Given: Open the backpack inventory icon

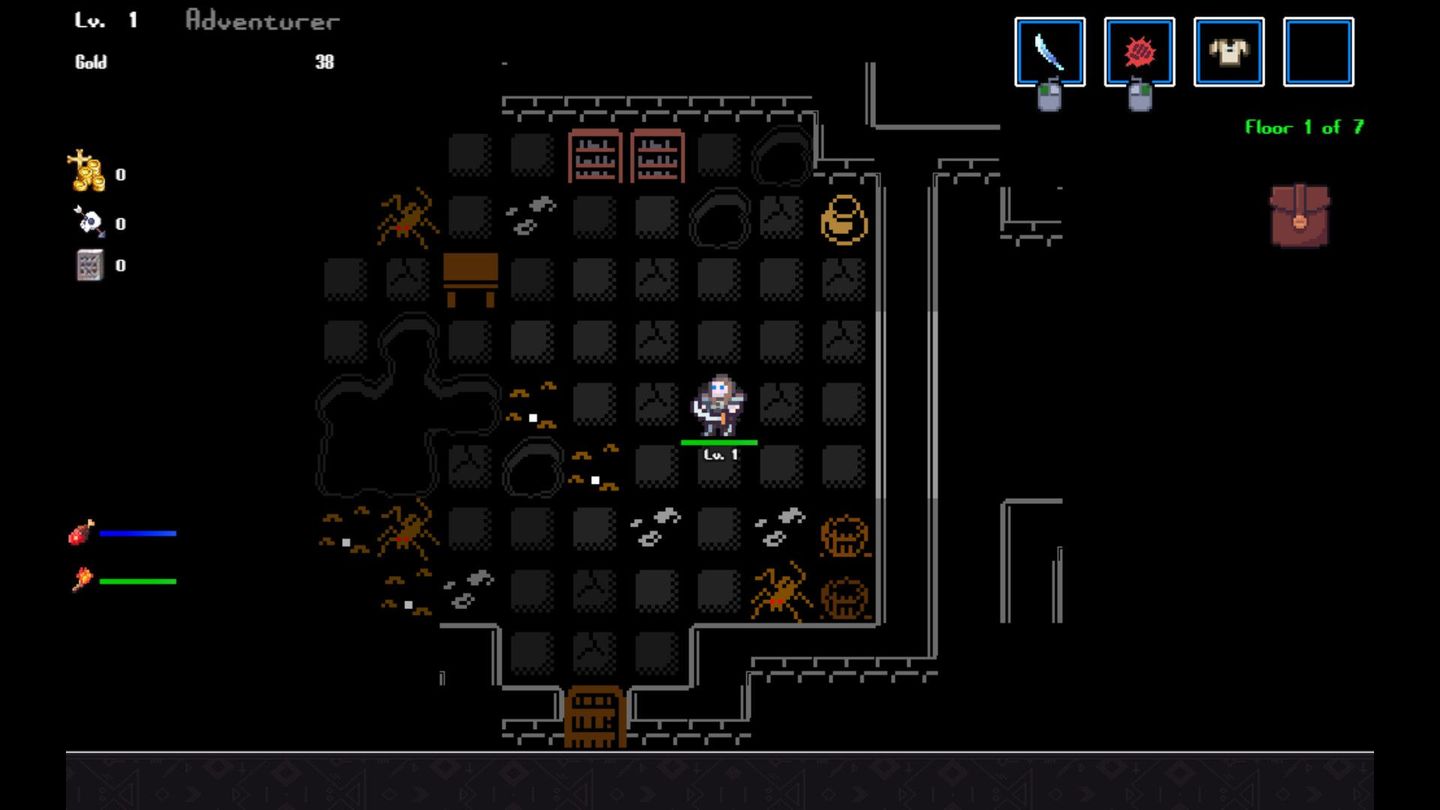Looking at the screenshot, I should tap(1298, 213).
